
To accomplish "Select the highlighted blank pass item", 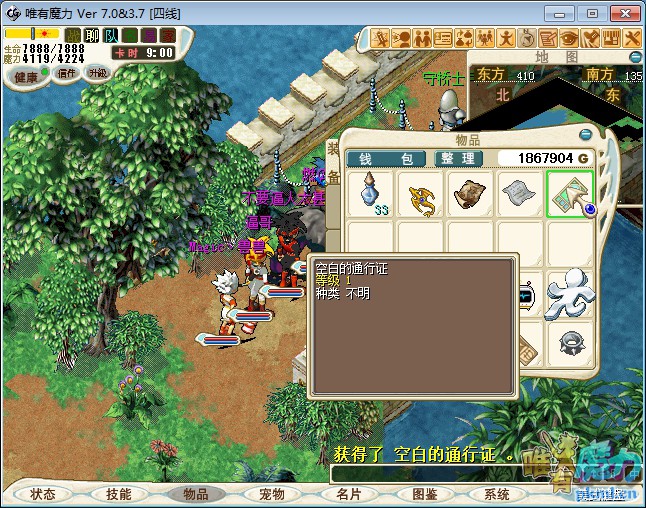I will (x=569, y=194).
